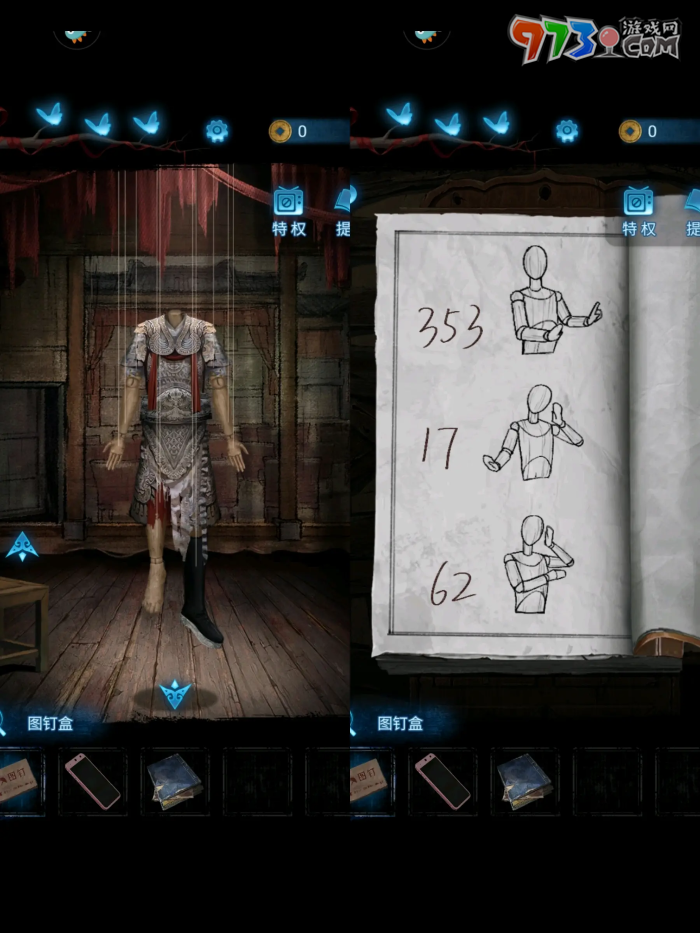Turn left with the blue side arrow
The width and height of the screenshot is (700, 933).
(22, 546)
